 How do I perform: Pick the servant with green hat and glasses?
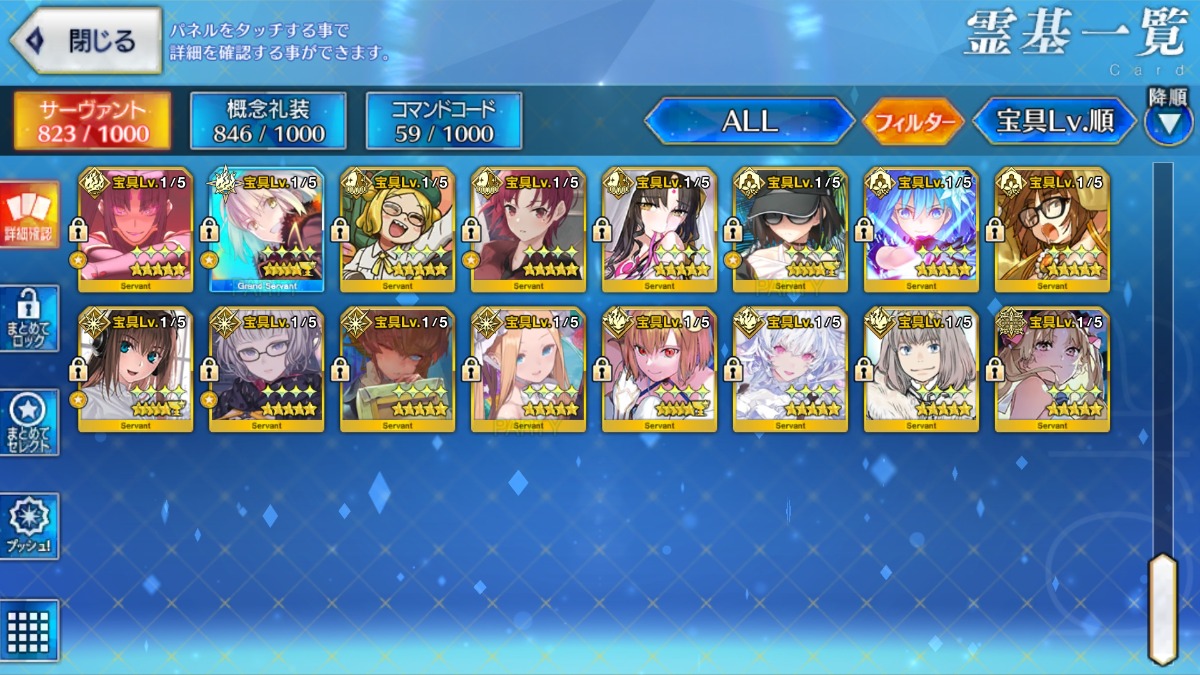click(x=397, y=230)
